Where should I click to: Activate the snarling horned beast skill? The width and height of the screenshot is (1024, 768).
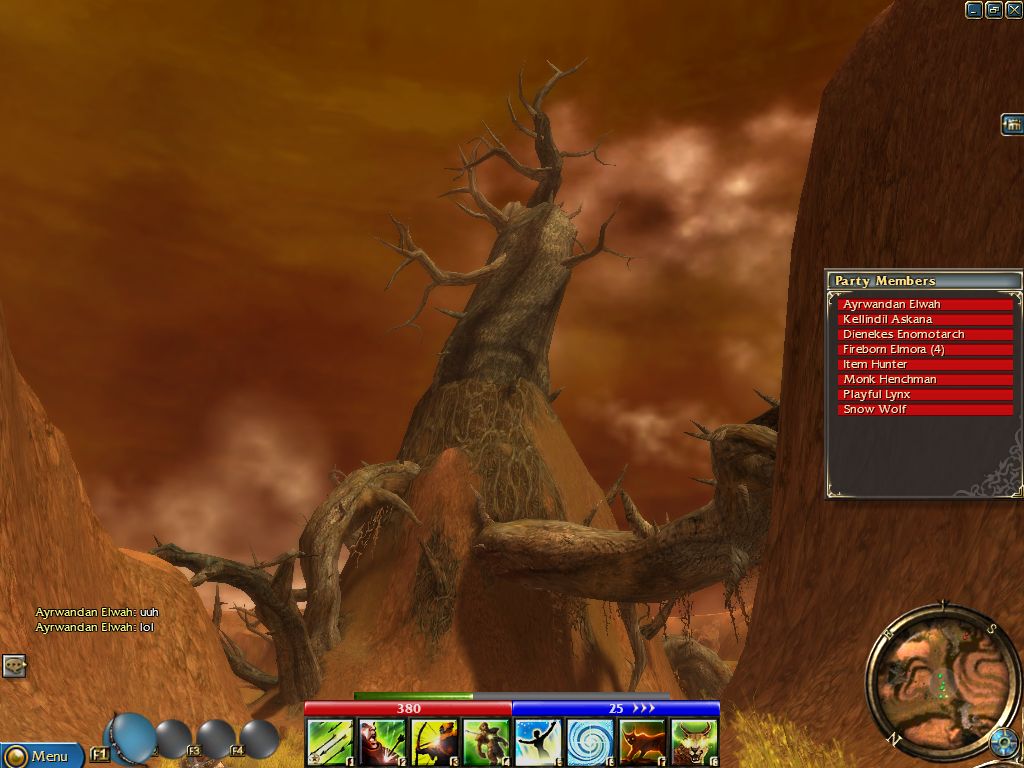pyautogui.click(x=694, y=742)
